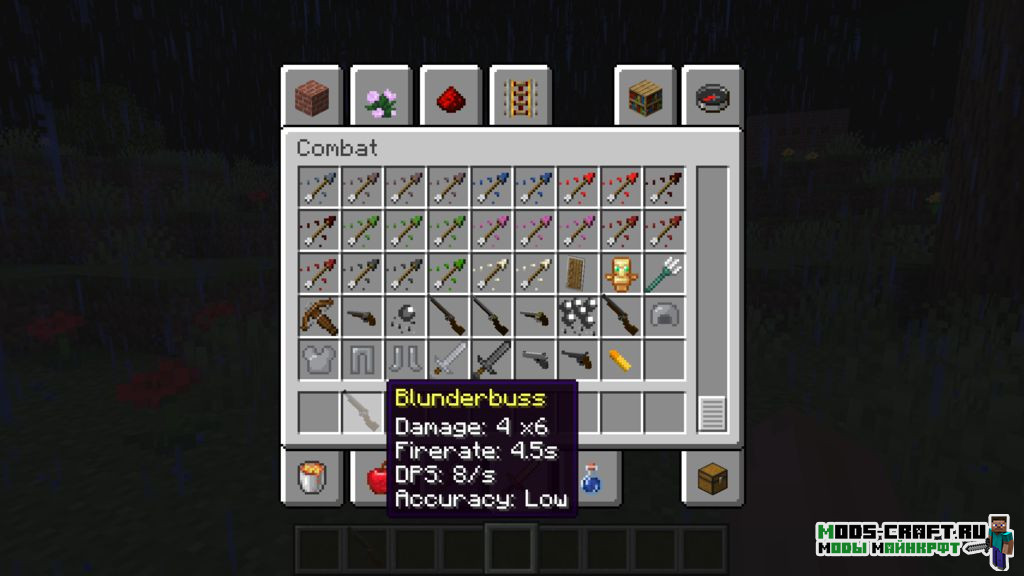Take the chainmail helmet
1024x576 pixels.
[x=664, y=317]
